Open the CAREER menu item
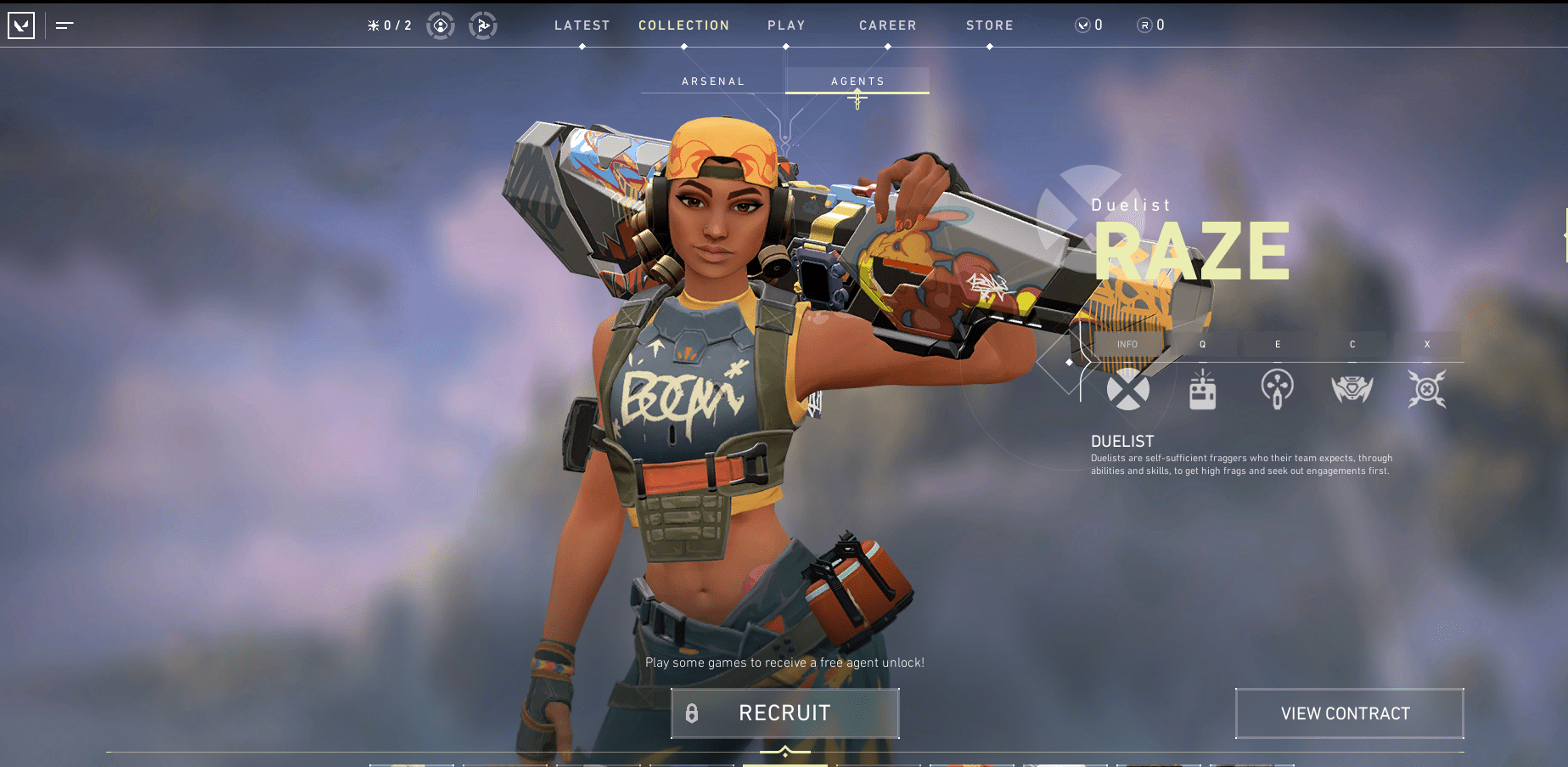 pyautogui.click(x=887, y=25)
